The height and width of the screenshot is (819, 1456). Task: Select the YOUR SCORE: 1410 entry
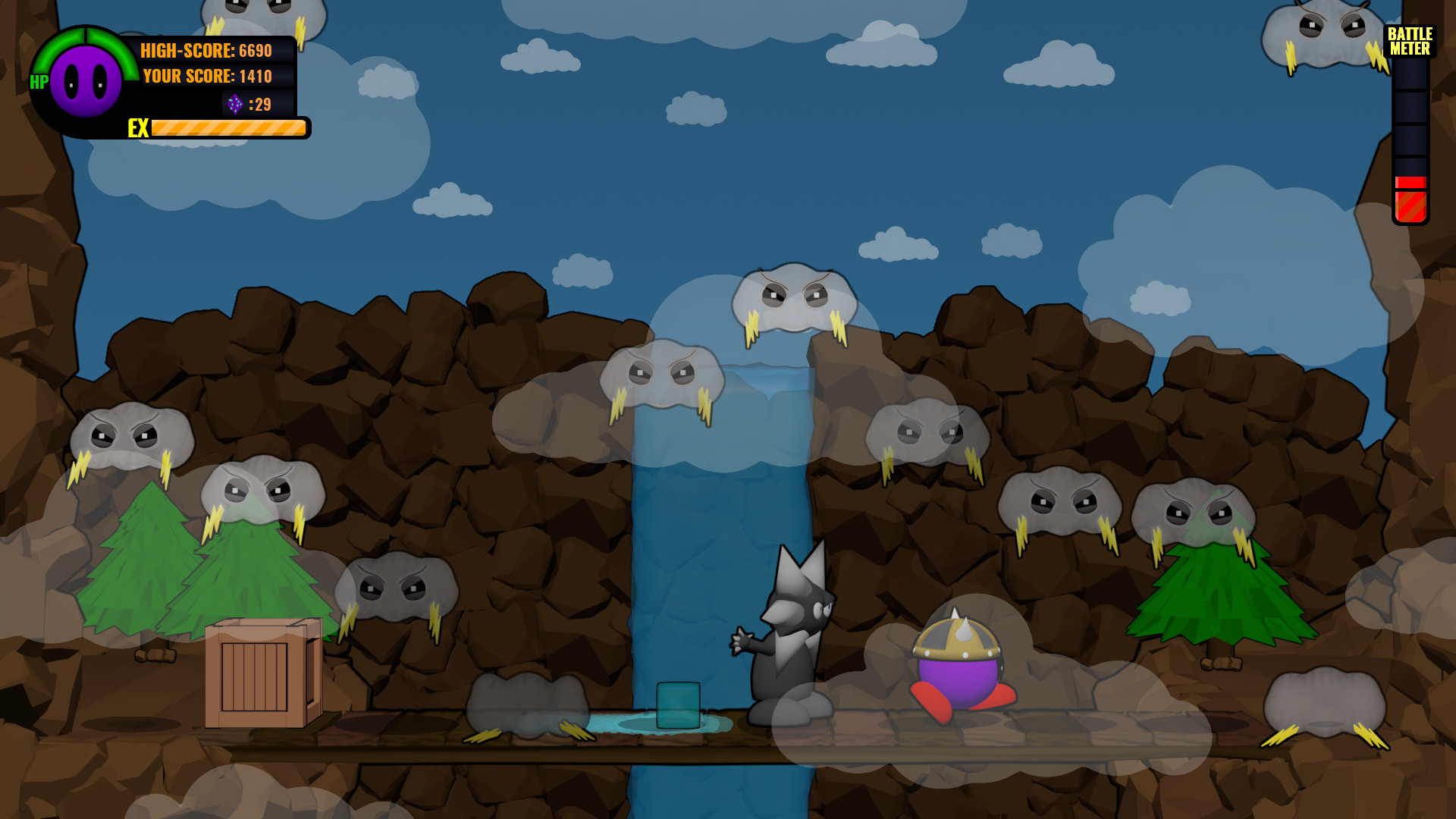click(x=206, y=77)
